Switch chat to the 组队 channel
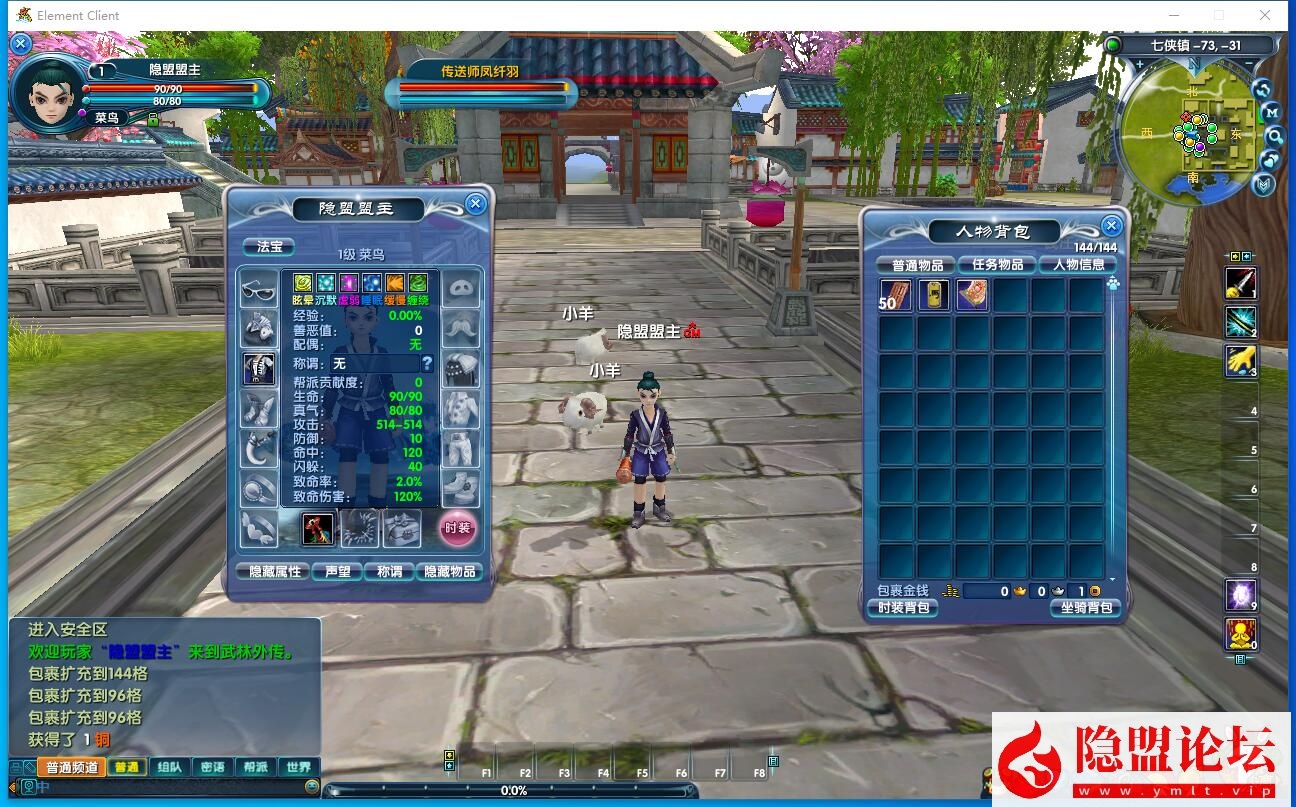 (x=170, y=768)
